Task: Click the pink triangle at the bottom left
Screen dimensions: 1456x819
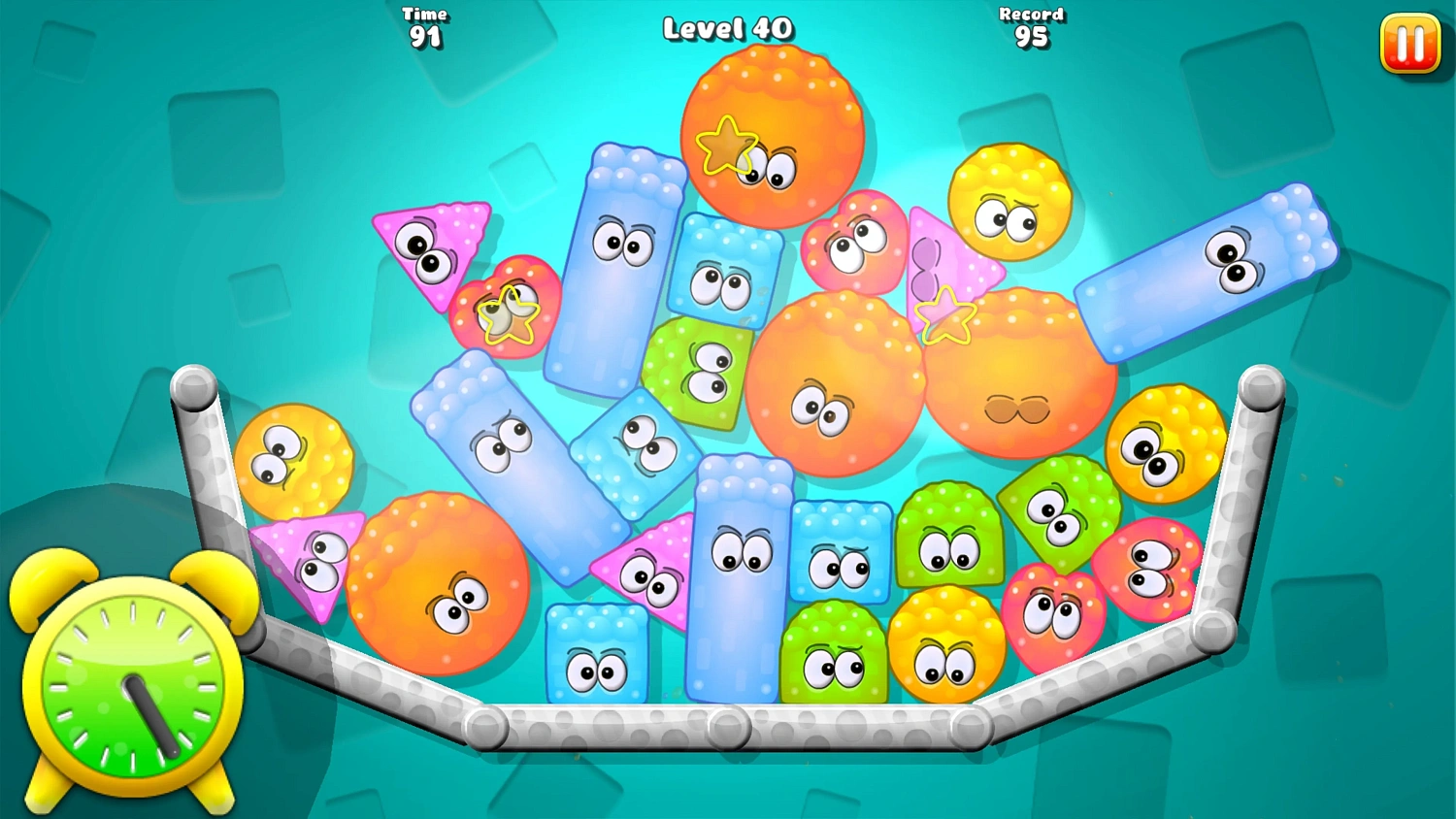Action: click(311, 563)
